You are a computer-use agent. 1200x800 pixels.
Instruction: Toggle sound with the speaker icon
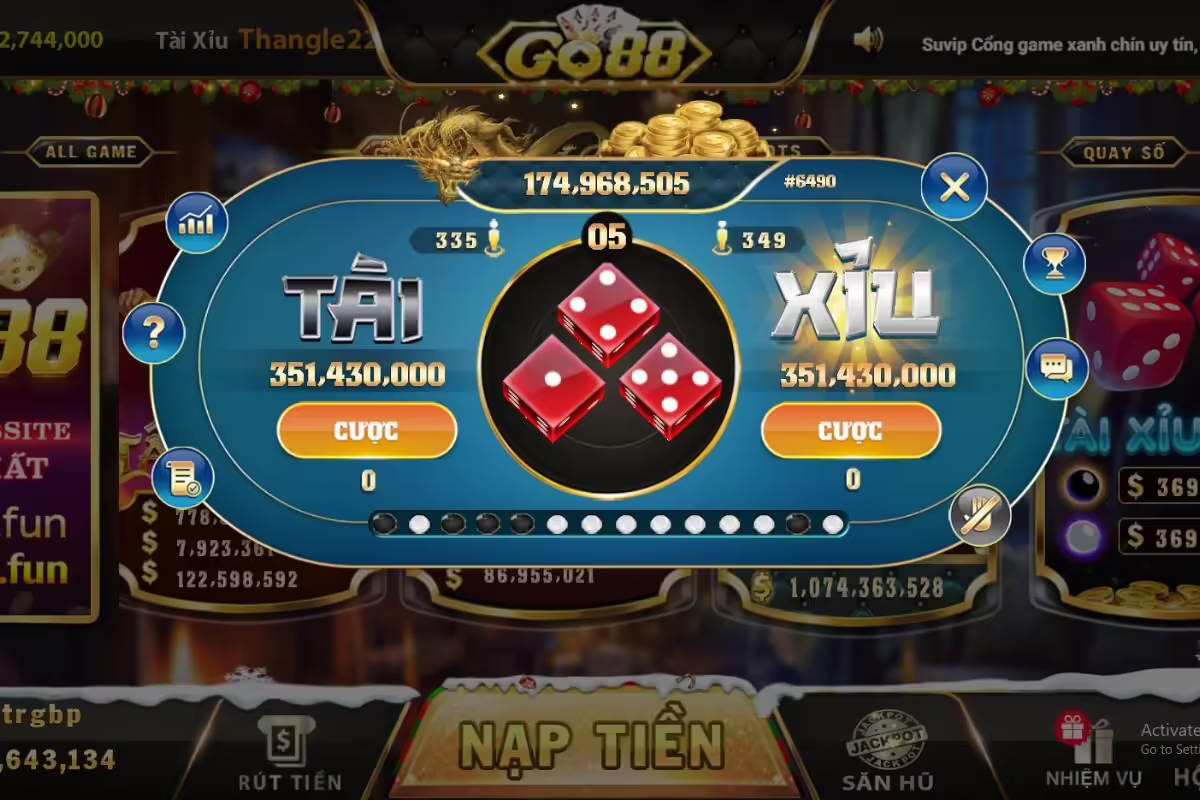[868, 40]
